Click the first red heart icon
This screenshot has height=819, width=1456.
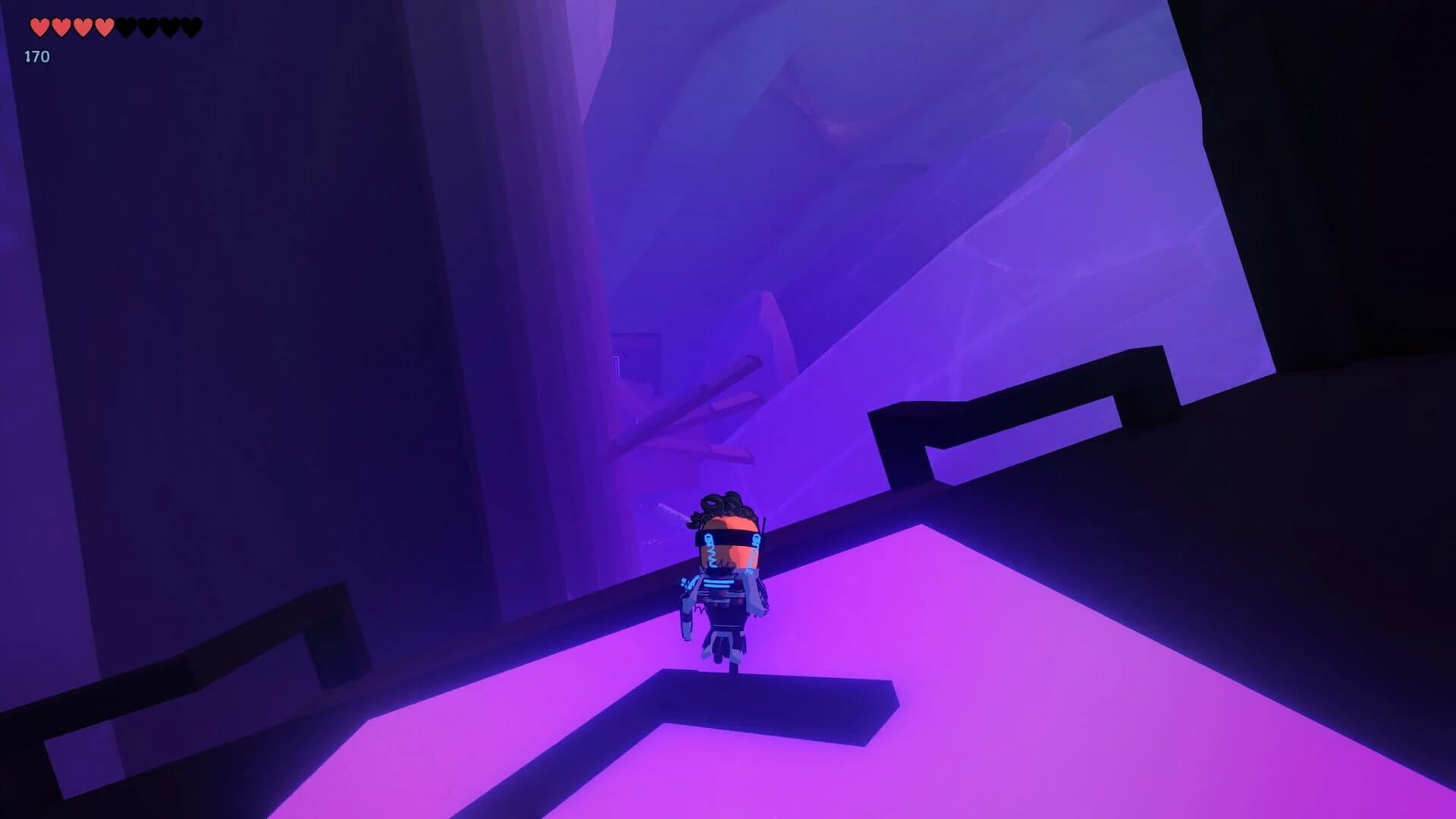(x=39, y=27)
